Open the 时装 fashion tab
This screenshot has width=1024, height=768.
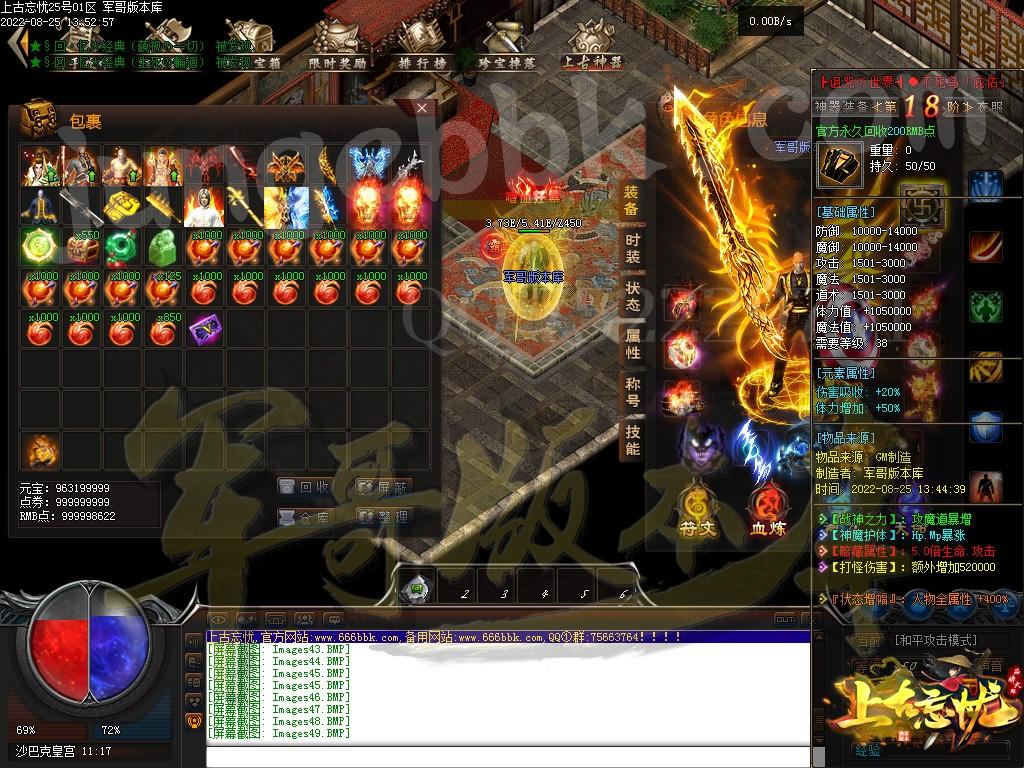click(632, 248)
